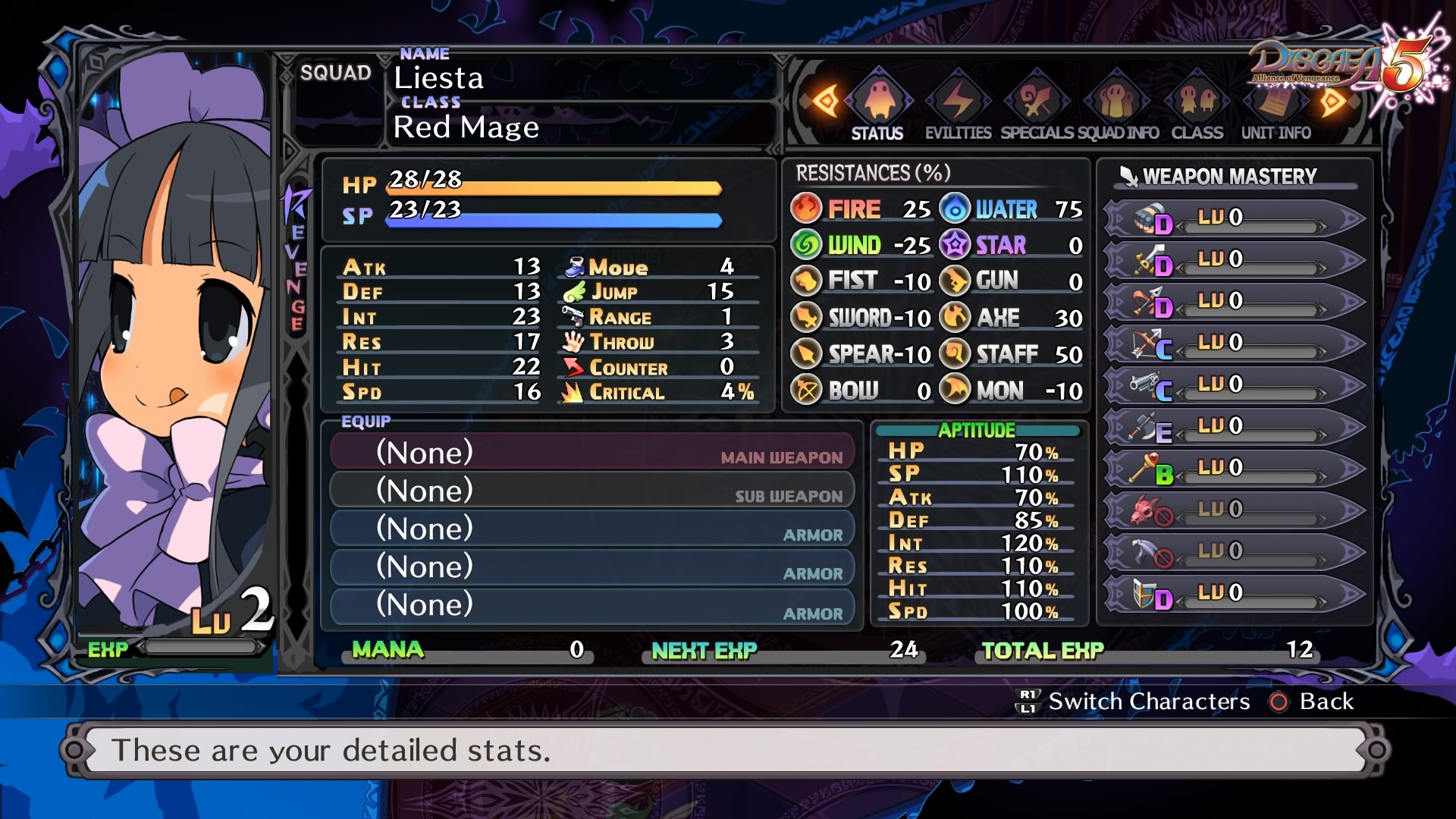Image resolution: width=1456 pixels, height=819 pixels.
Task: Select the MAIN WEAPON equip slot
Action: (592, 453)
